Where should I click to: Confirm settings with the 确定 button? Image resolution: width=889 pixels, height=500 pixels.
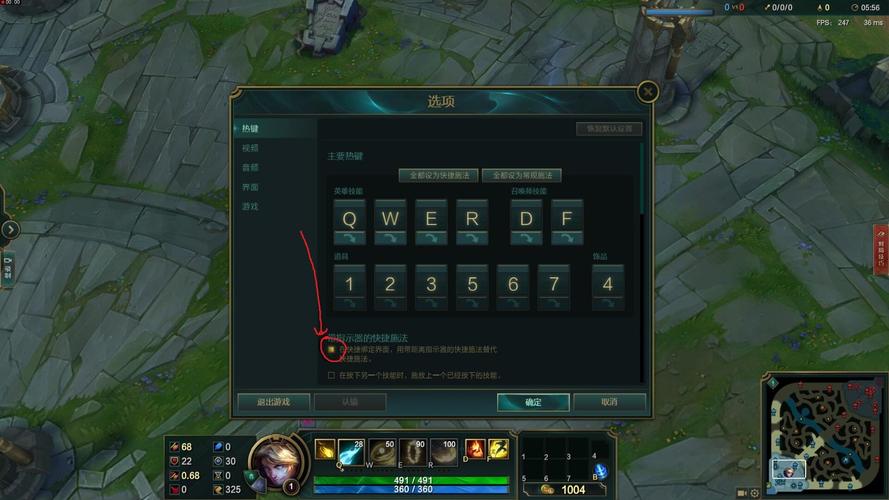point(533,402)
